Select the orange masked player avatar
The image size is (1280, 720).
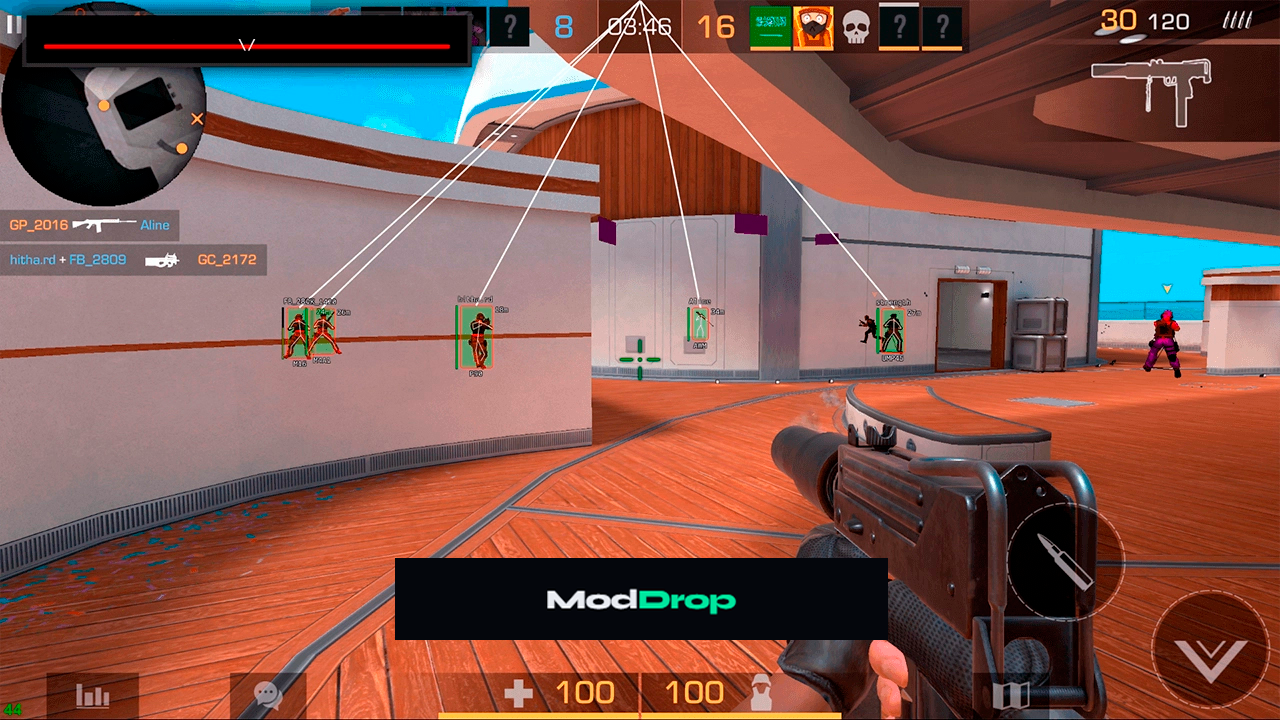click(x=813, y=27)
